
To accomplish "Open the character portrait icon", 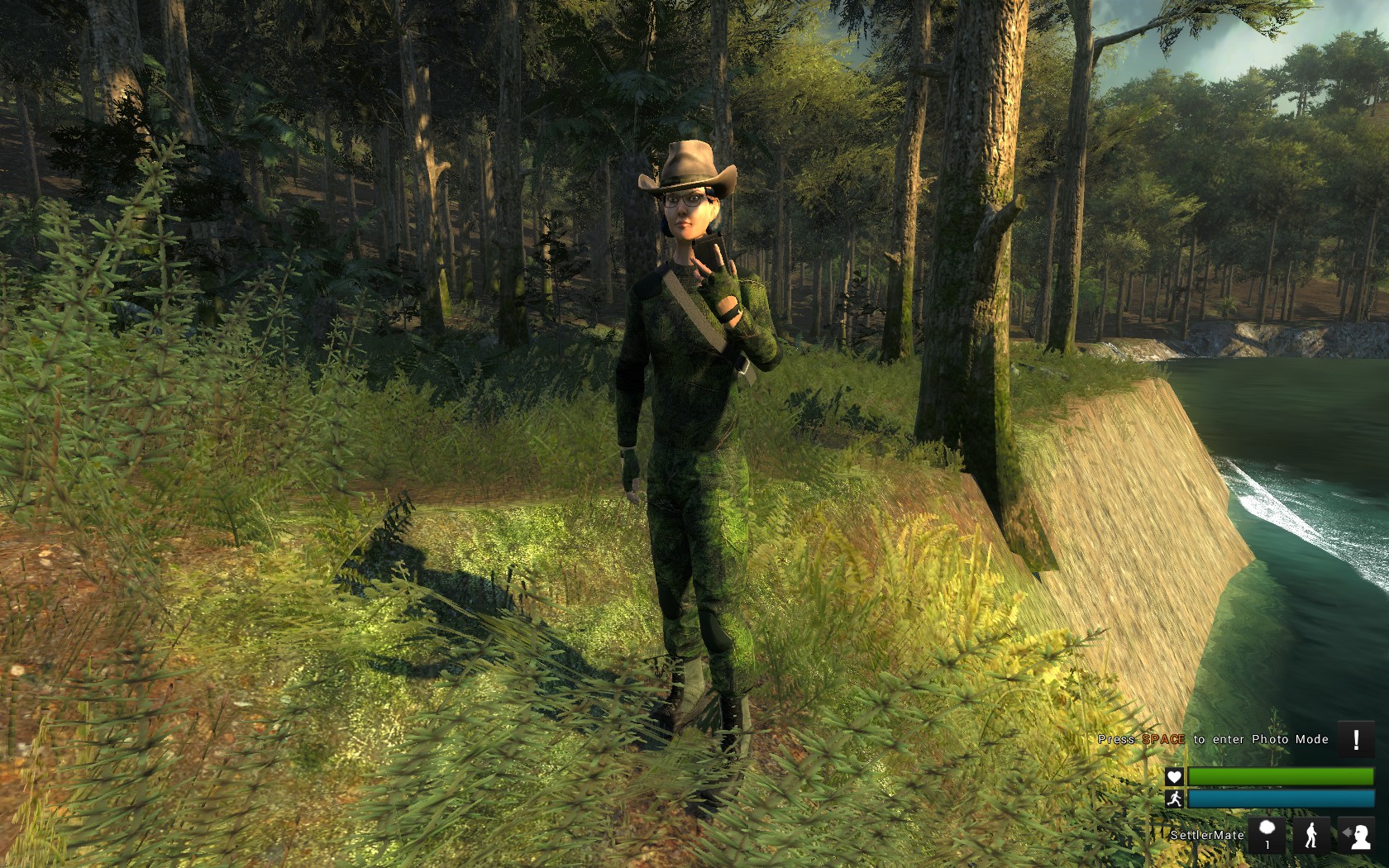I will [x=1361, y=837].
